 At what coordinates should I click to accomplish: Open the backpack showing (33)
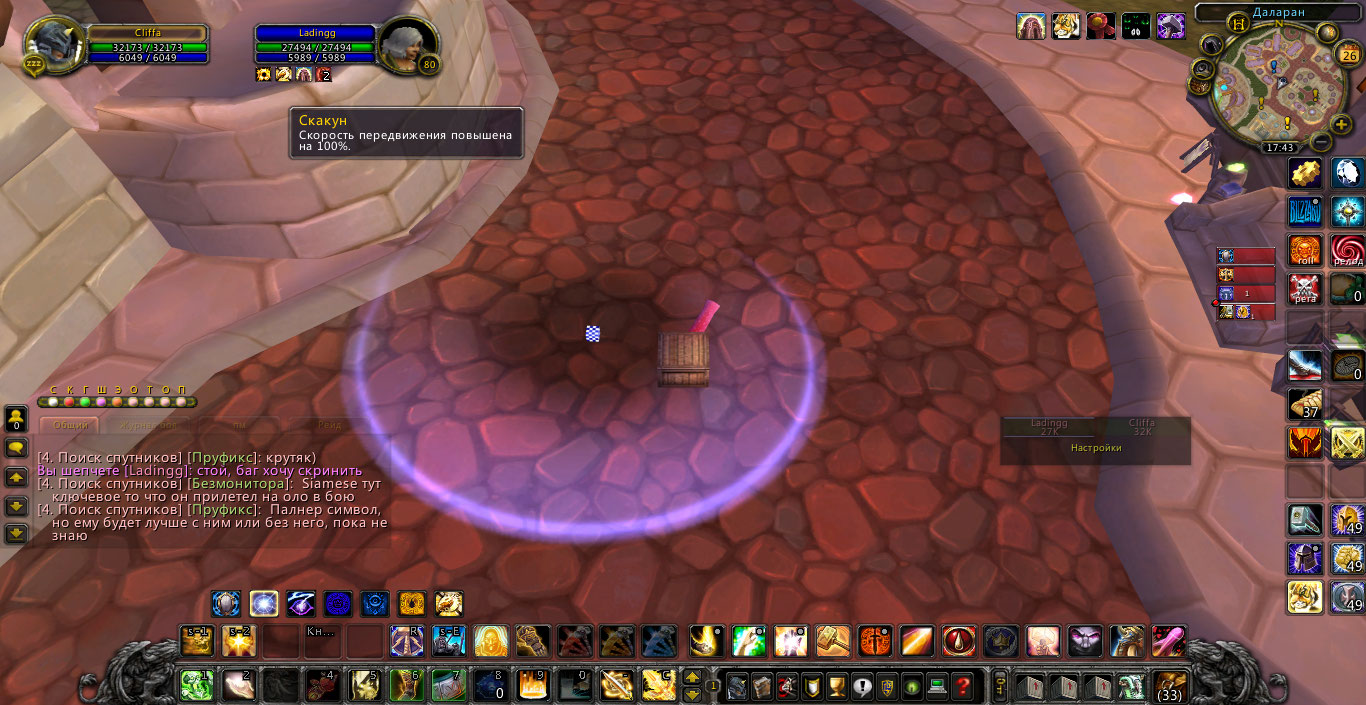(x=1171, y=686)
